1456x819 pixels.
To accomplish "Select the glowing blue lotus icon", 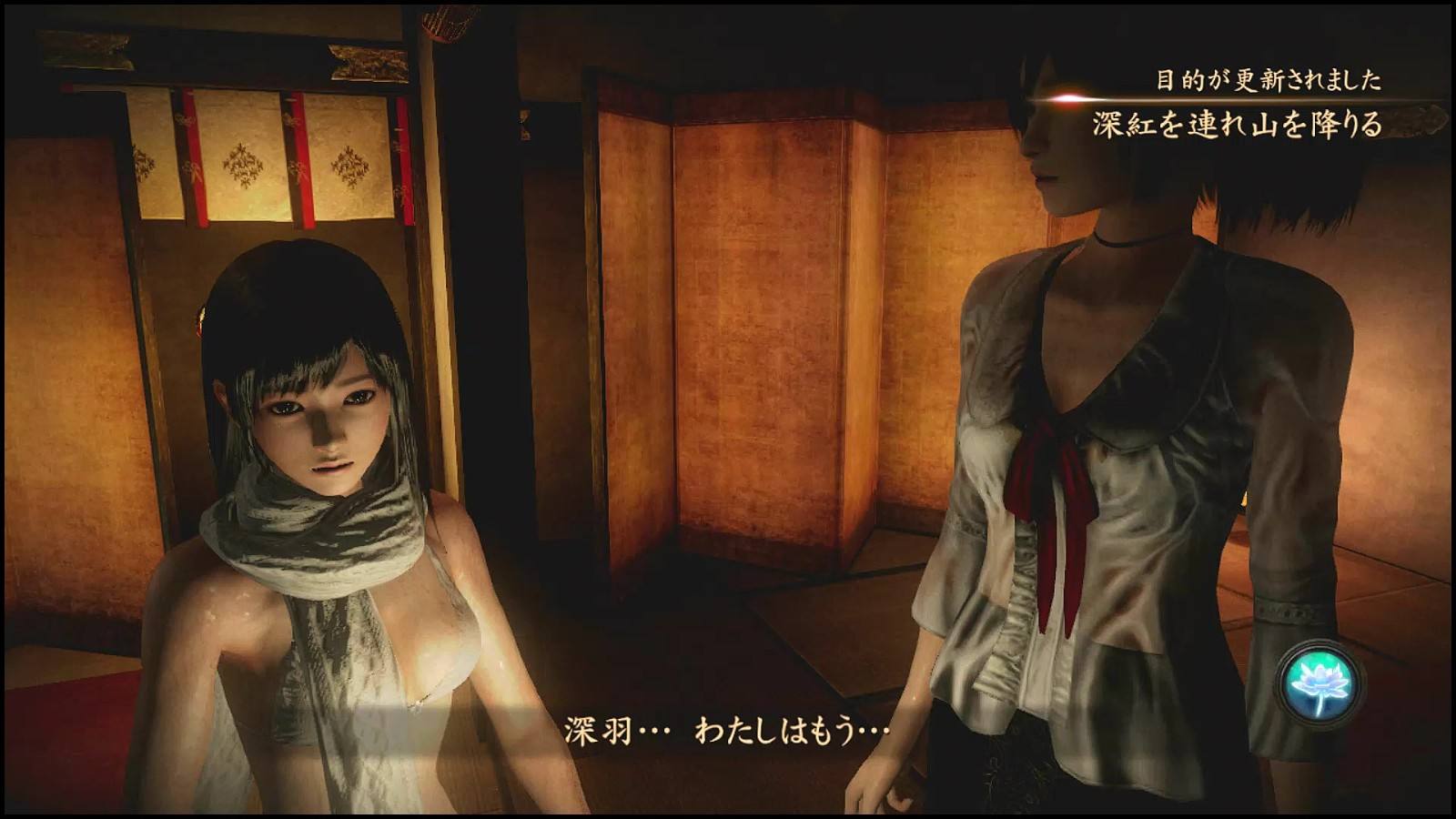I will coord(1319,682).
